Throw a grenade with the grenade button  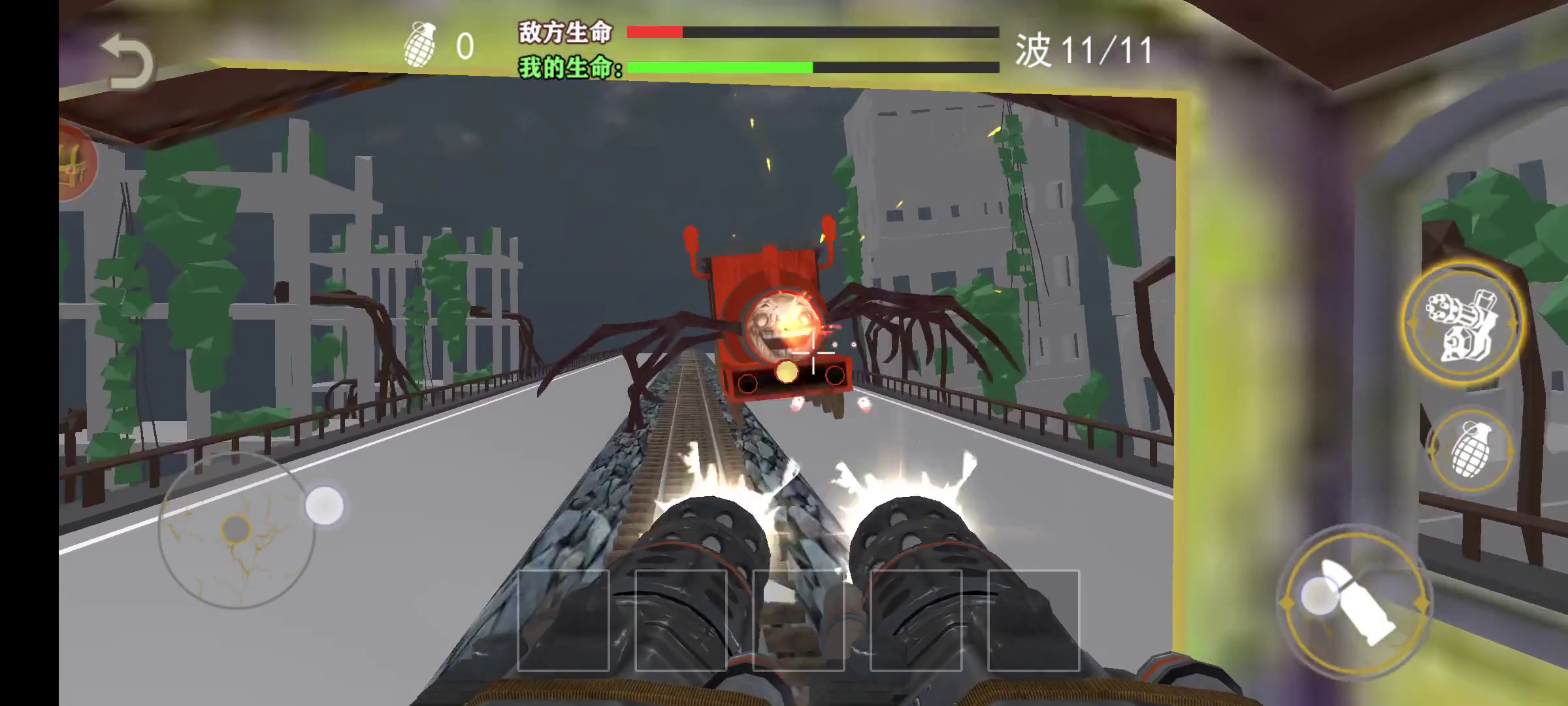[1471, 450]
